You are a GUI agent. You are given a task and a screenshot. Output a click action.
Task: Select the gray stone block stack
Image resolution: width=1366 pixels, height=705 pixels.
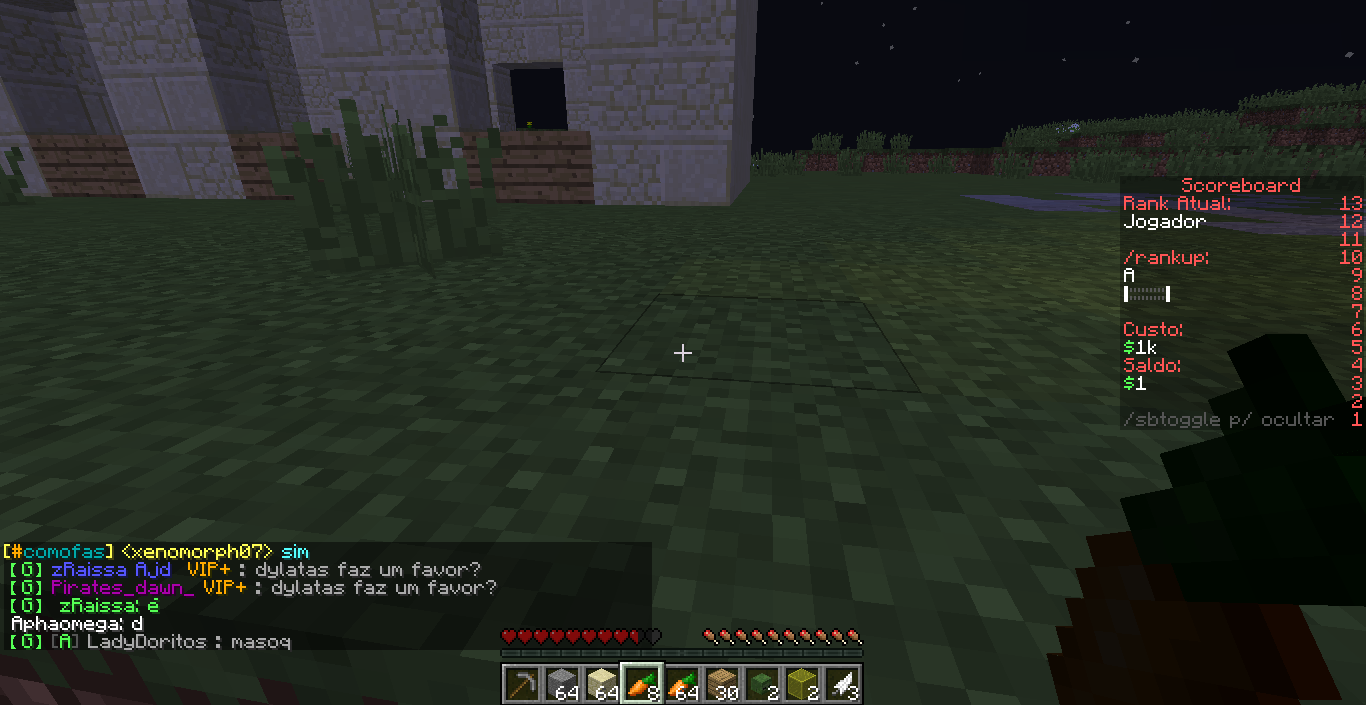(x=561, y=685)
